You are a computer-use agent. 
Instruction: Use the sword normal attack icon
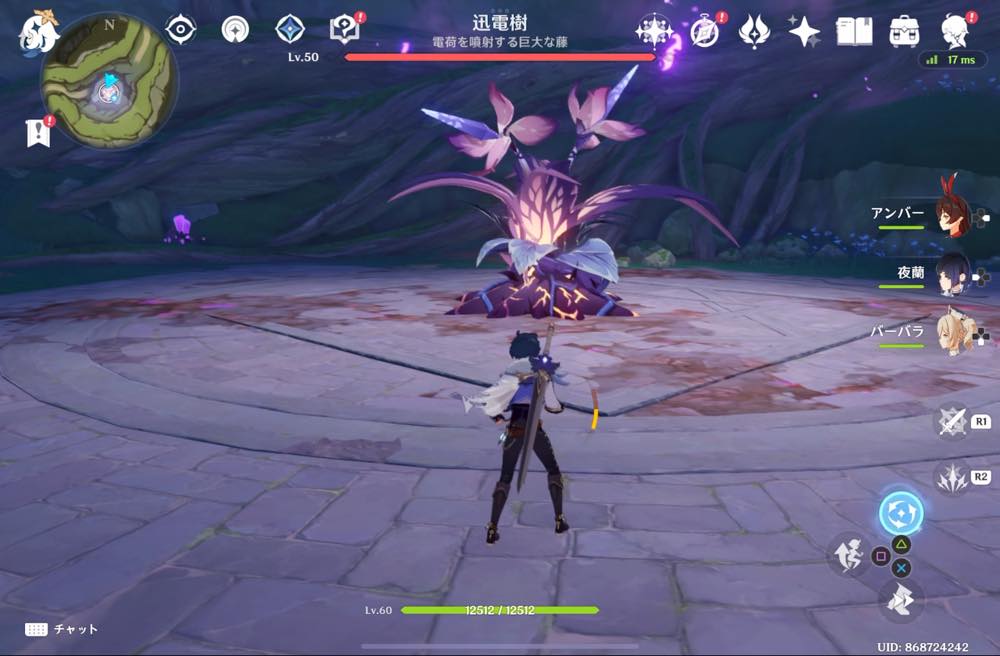[951, 421]
